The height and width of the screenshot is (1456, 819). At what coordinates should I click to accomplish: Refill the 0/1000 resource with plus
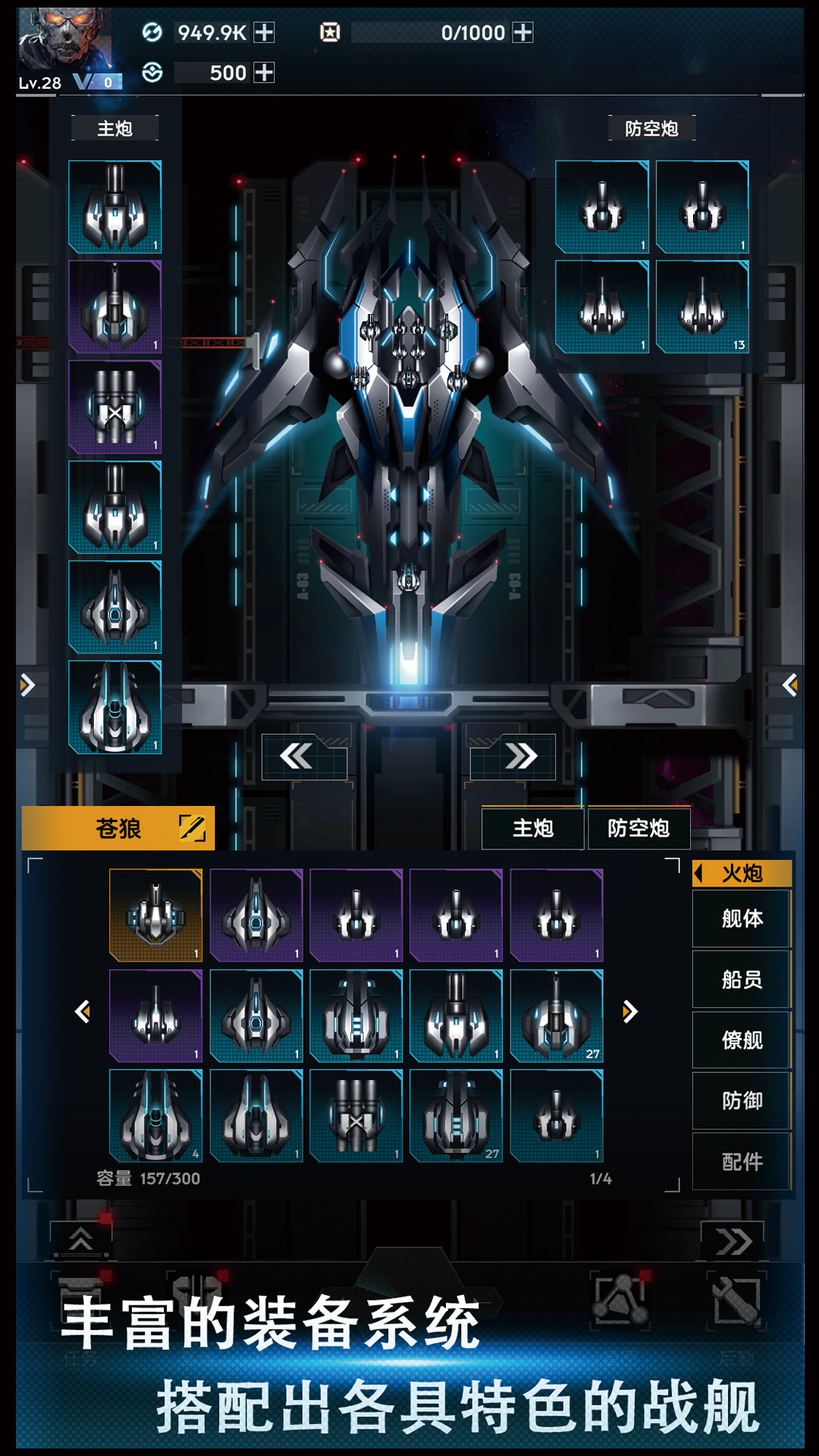point(522,33)
